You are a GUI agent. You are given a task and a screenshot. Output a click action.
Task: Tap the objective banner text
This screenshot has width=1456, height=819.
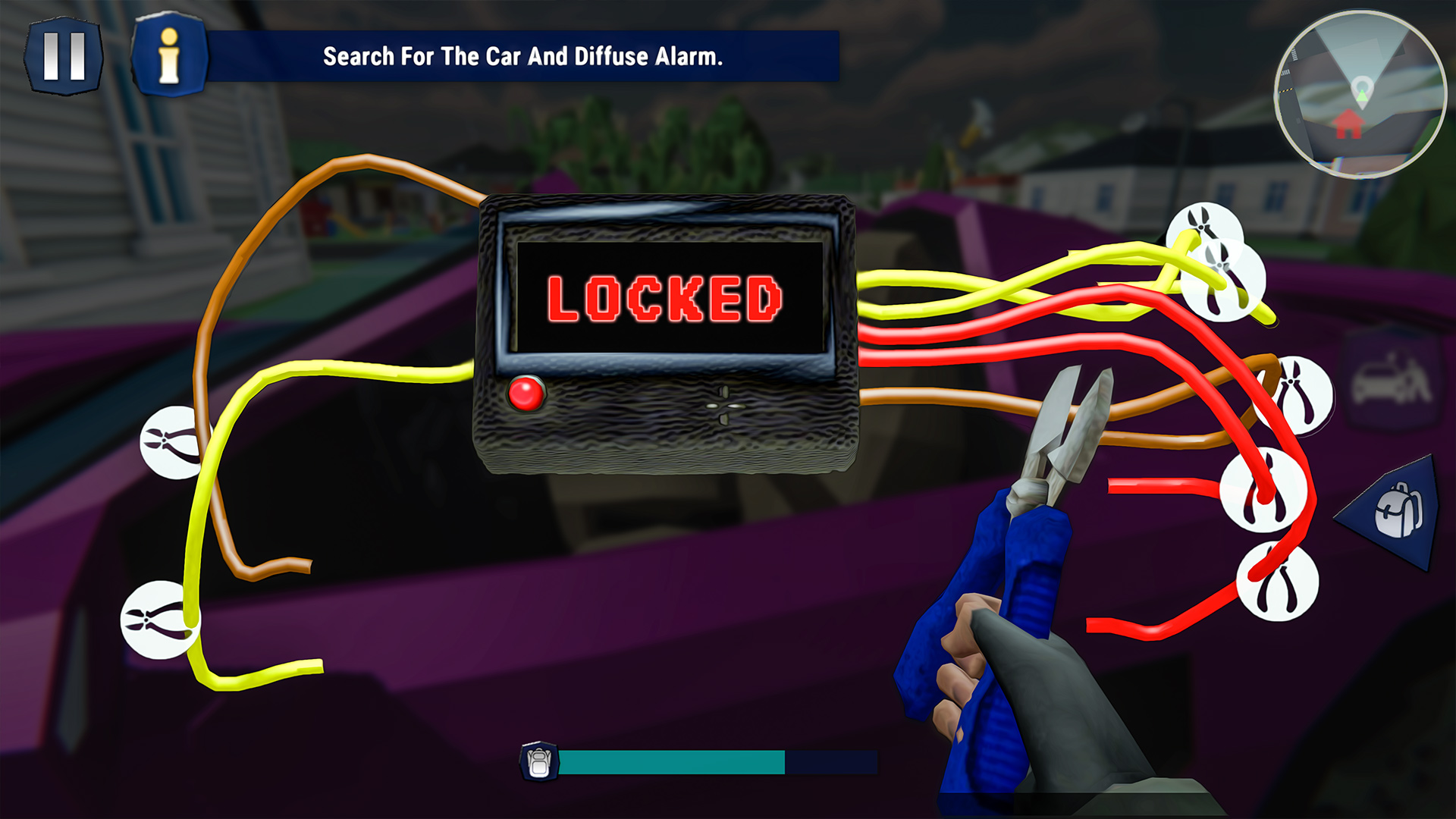tap(524, 56)
